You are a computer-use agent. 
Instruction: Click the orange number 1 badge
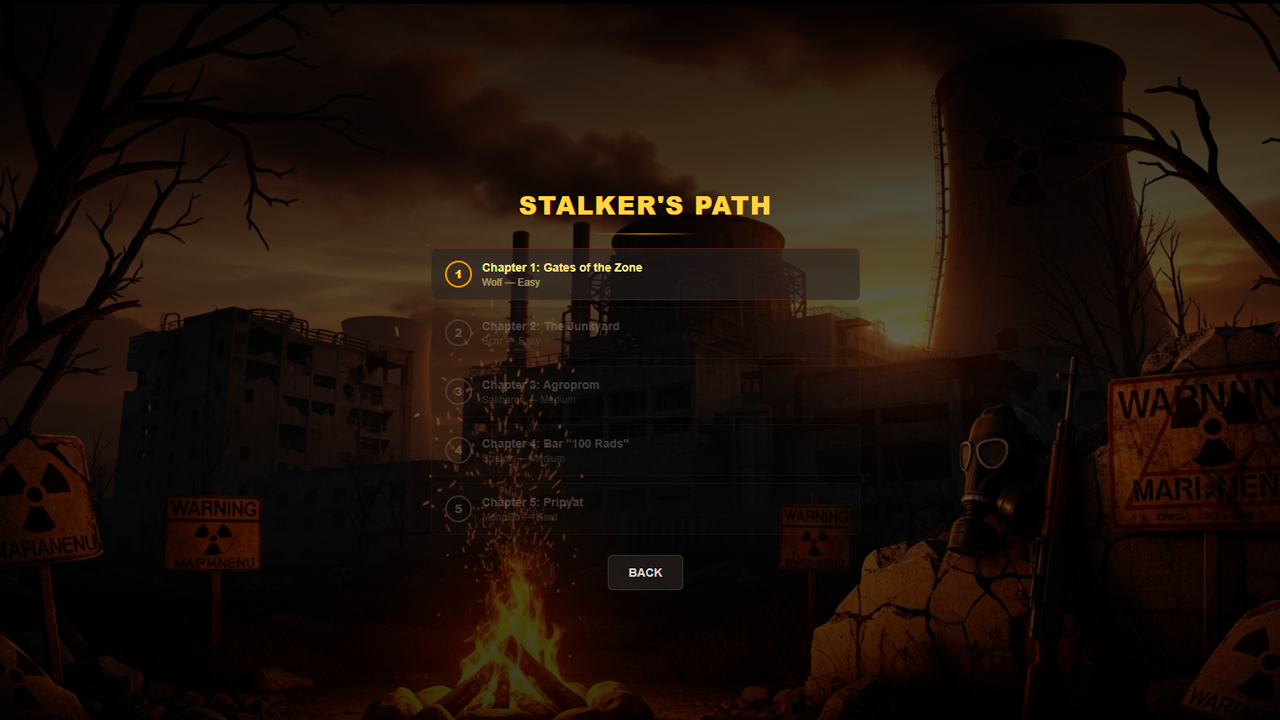pyautogui.click(x=458, y=274)
